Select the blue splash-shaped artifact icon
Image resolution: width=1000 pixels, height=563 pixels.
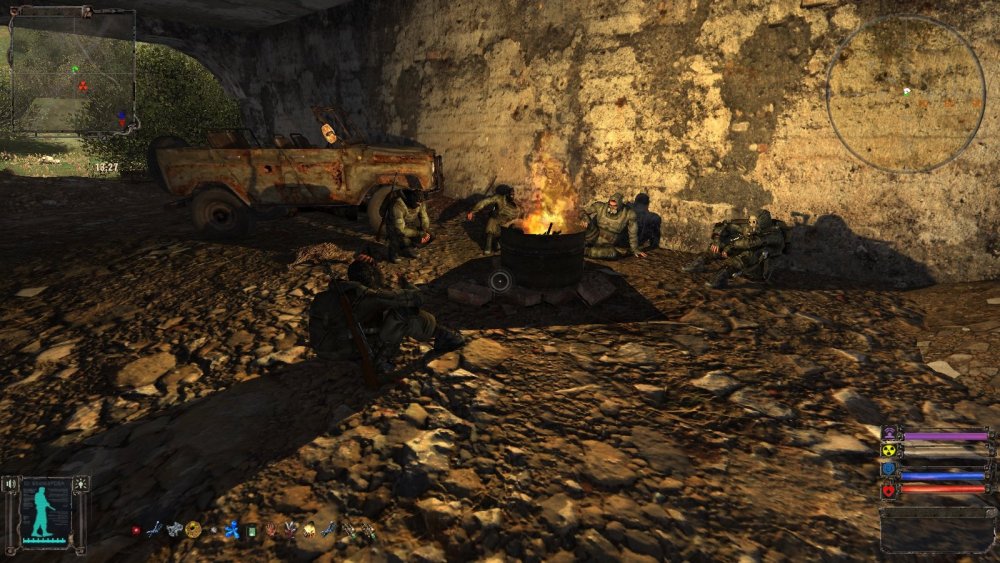coord(232,529)
